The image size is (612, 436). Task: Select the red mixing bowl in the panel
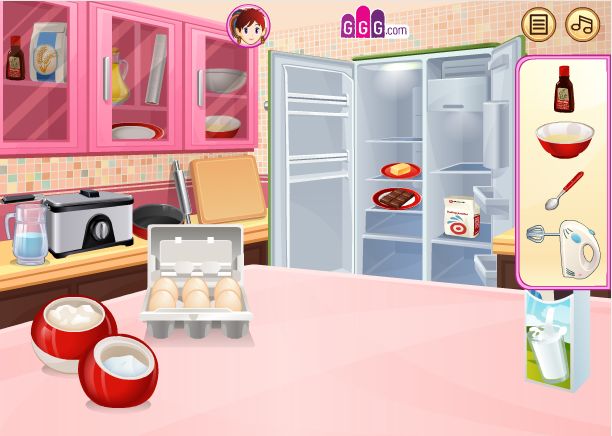[563, 140]
